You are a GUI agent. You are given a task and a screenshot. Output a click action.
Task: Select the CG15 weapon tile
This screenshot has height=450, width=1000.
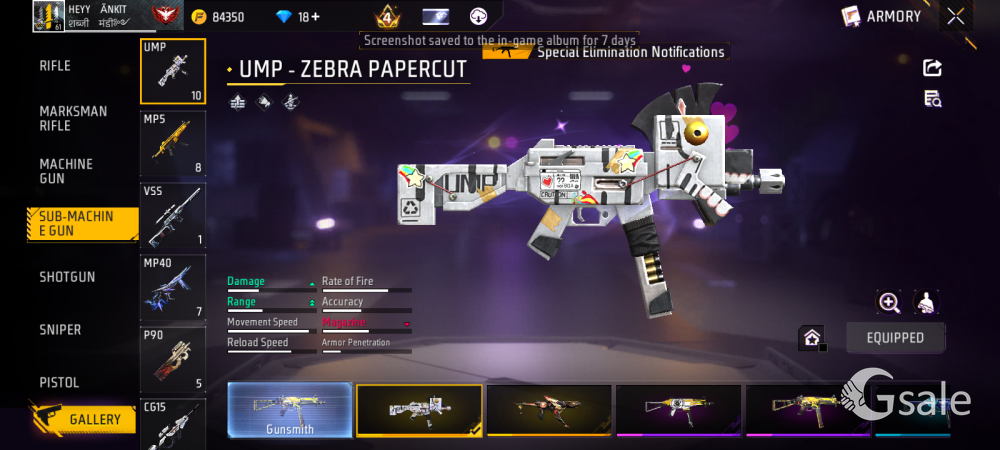point(173,425)
